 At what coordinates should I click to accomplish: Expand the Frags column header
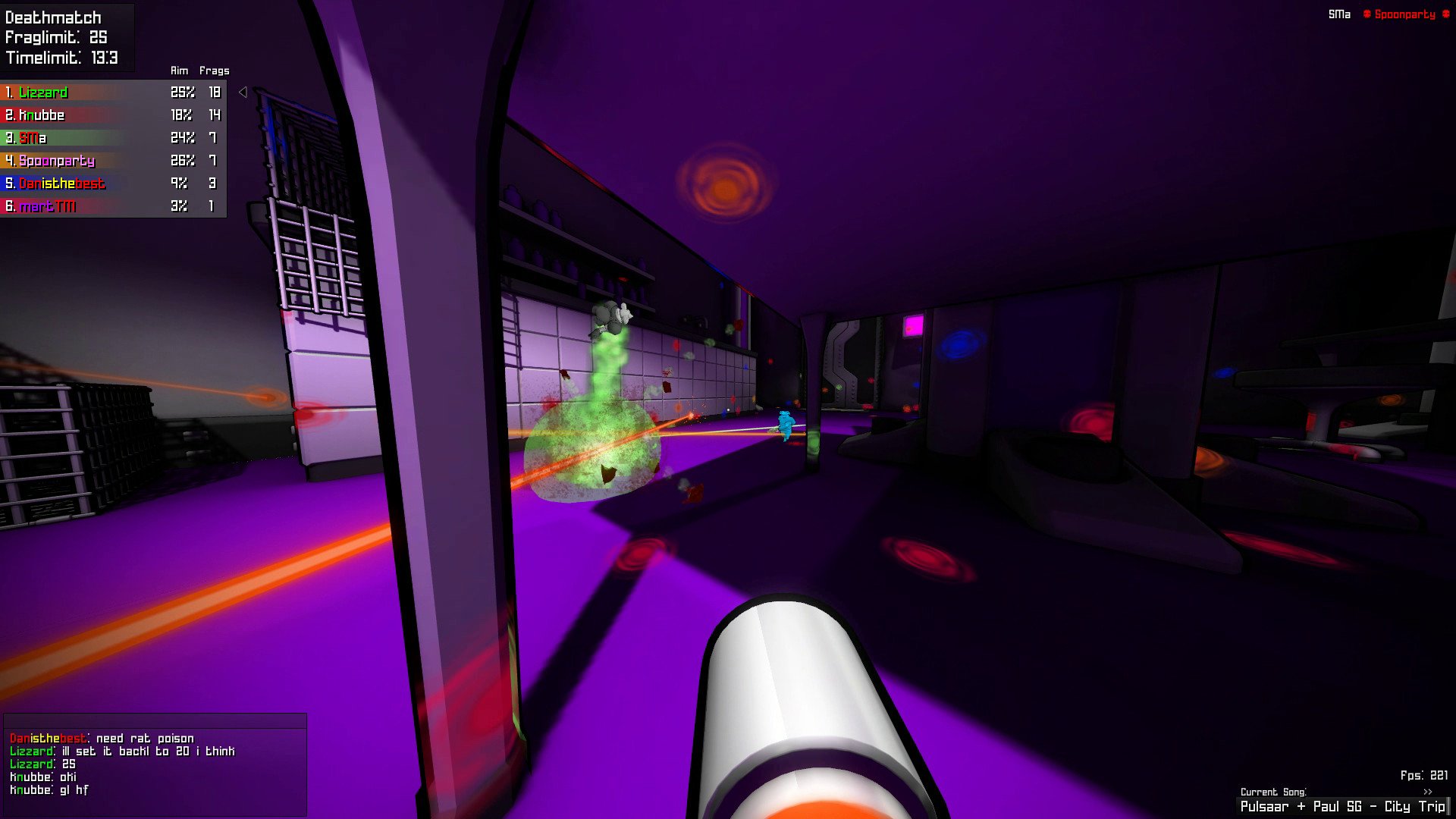(x=215, y=70)
